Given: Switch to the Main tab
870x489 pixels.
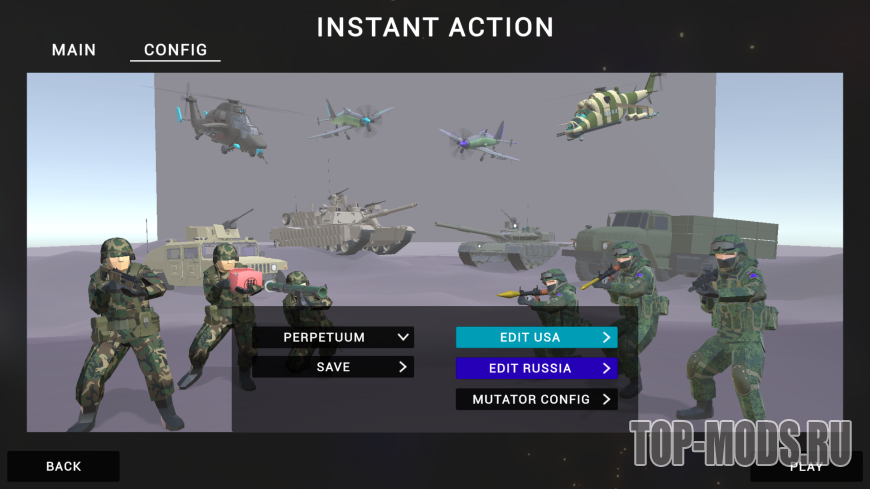Looking at the screenshot, I should pos(74,50).
